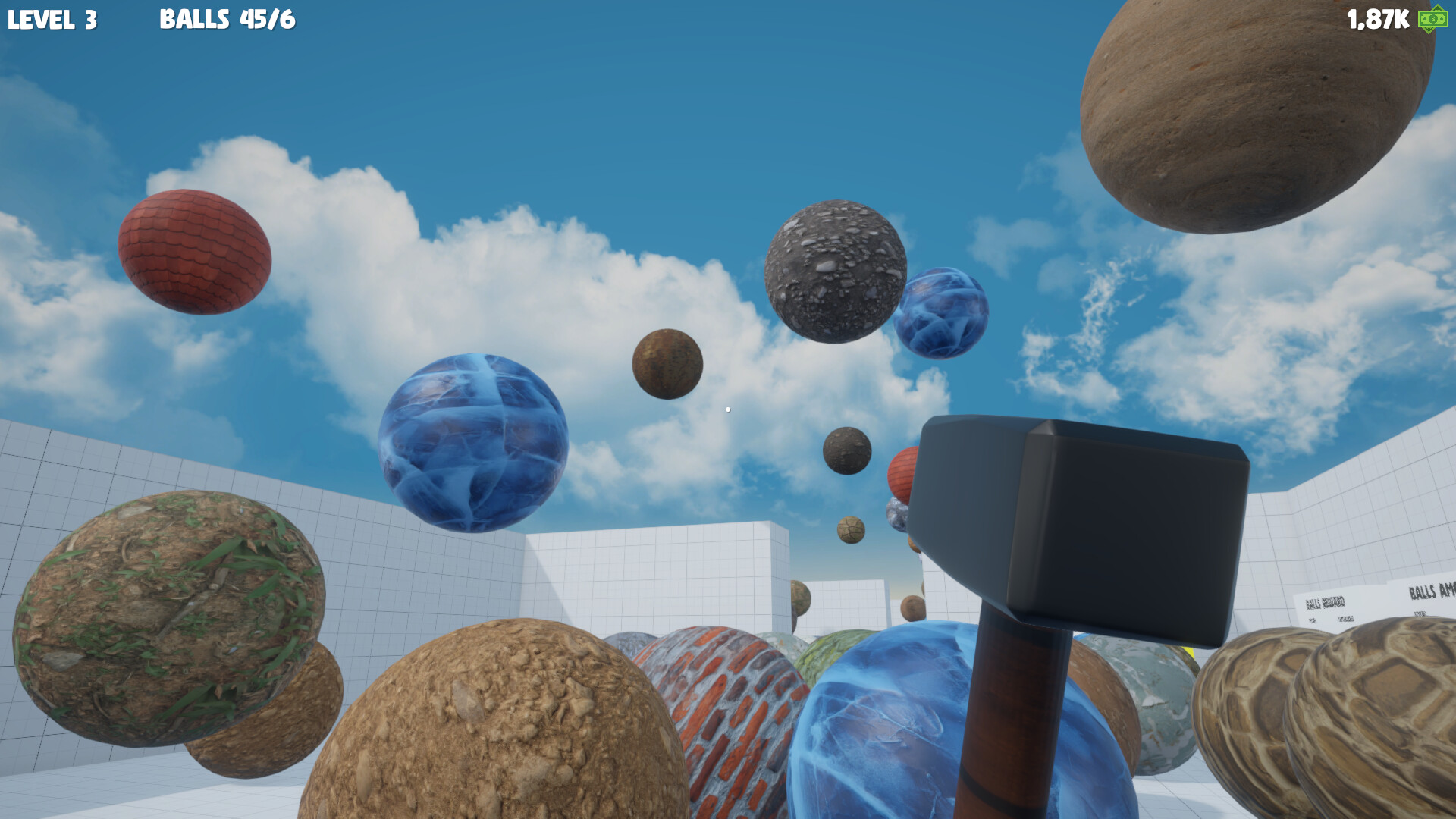Click the LEVEL 3 indicator
This screenshot has height=819, width=1456.
(52, 20)
